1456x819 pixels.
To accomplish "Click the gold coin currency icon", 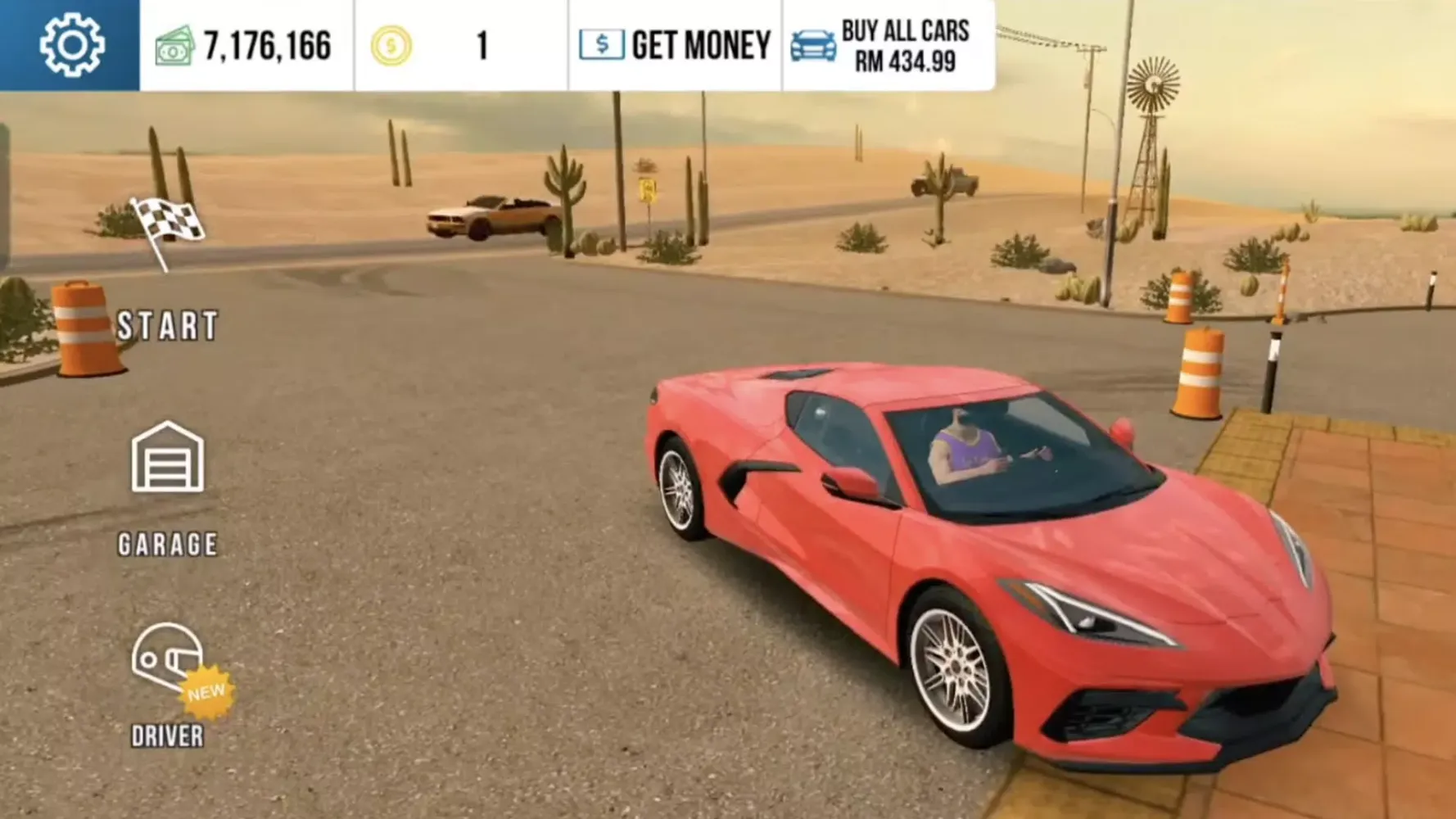I will tap(391, 47).
